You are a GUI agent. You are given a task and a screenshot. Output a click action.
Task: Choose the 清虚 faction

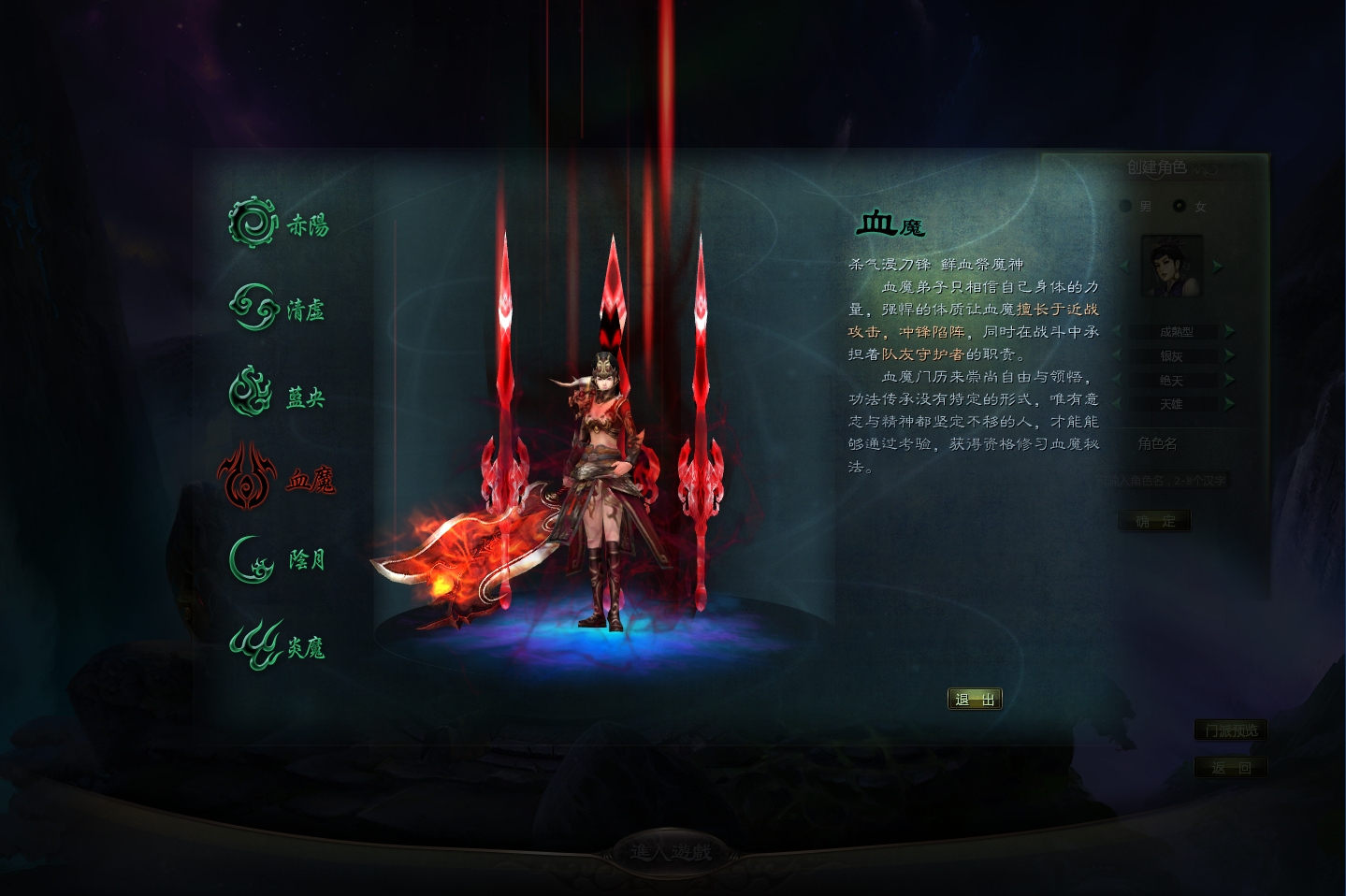click(278, 308)
